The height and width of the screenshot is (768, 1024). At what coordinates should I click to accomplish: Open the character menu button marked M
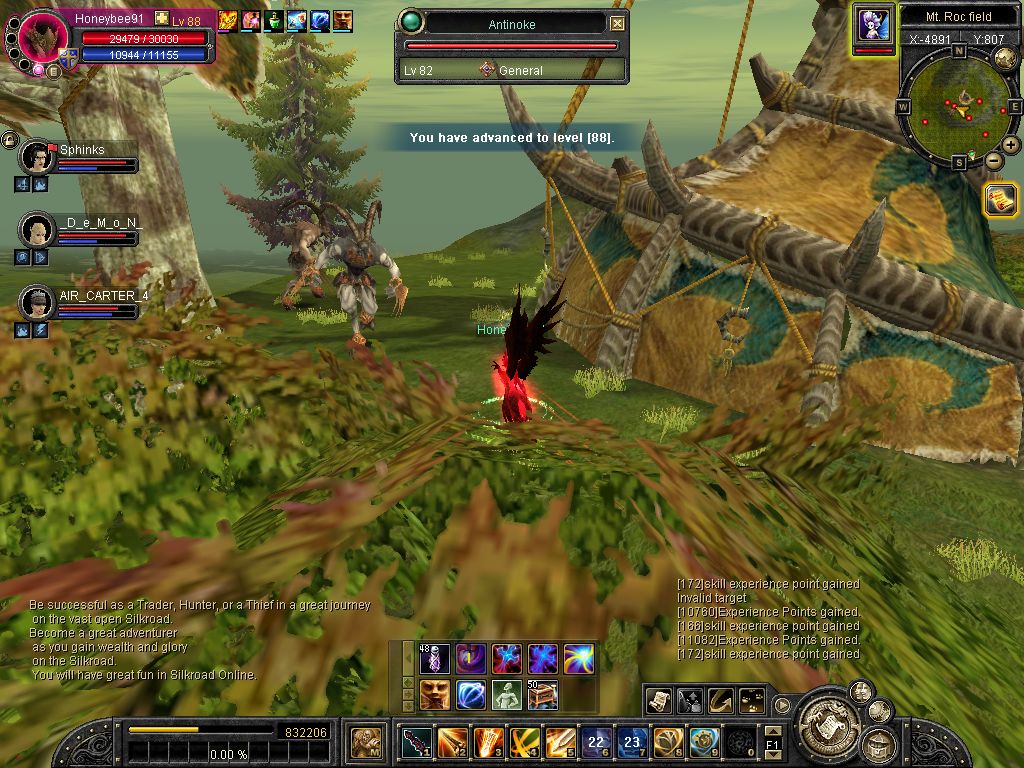coord(364,743)
